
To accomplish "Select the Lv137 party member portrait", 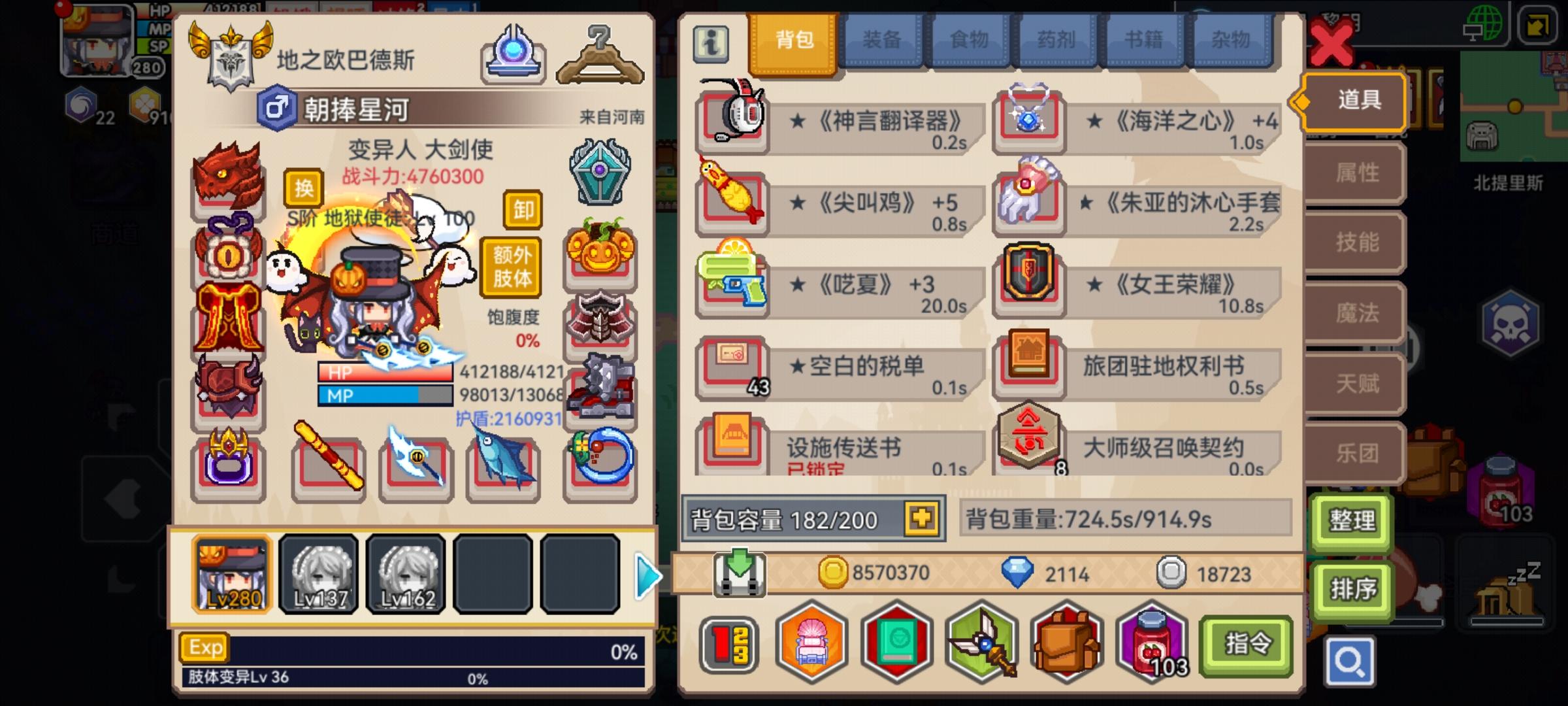I will 318,575.
